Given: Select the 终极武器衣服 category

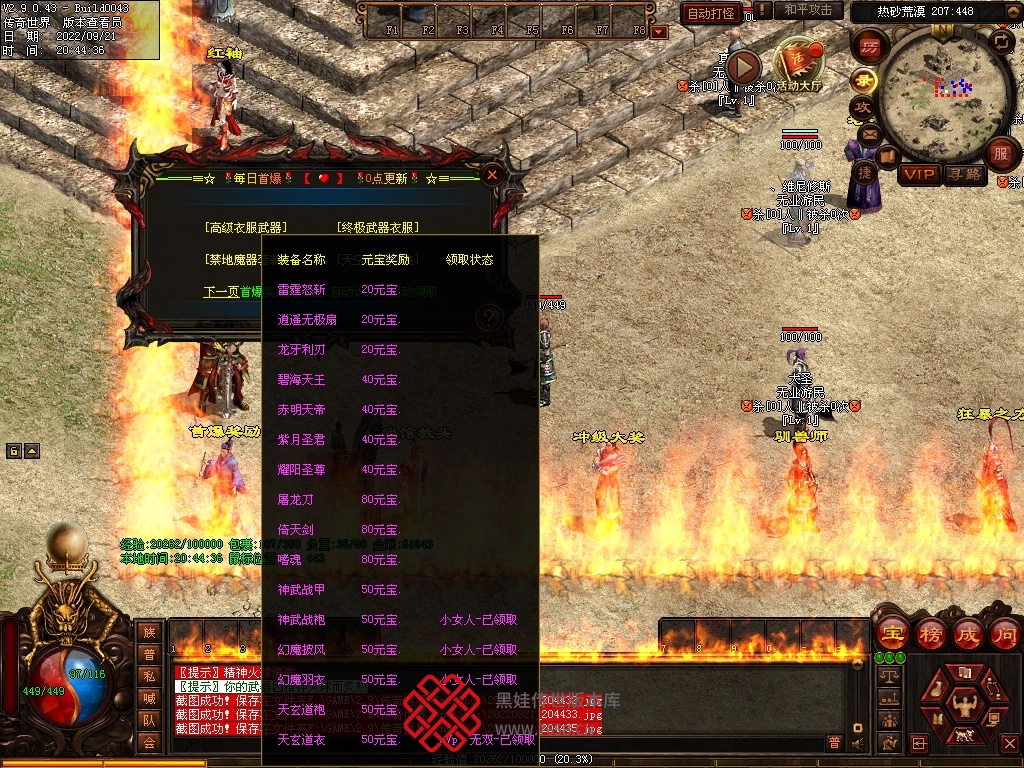Looking at the screenshot, I should click(x=378, y=228).
